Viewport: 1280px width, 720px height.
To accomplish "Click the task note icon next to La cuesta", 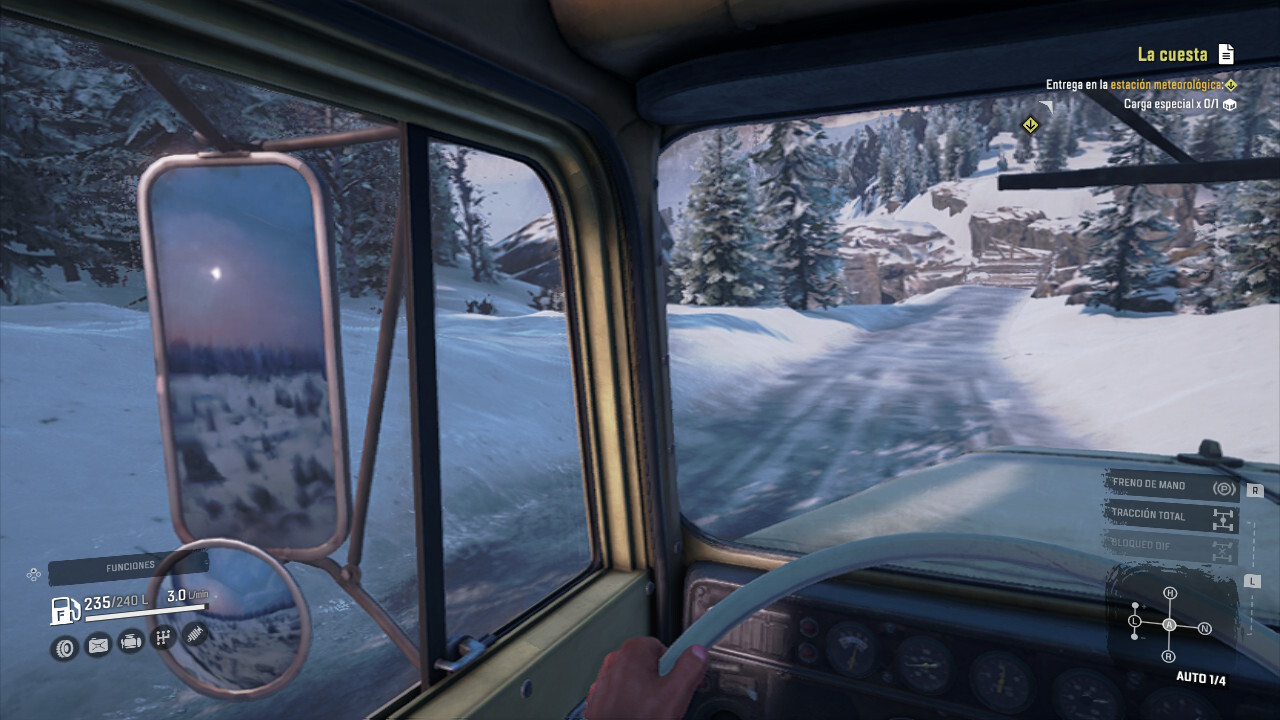I will coord(1224,54).
